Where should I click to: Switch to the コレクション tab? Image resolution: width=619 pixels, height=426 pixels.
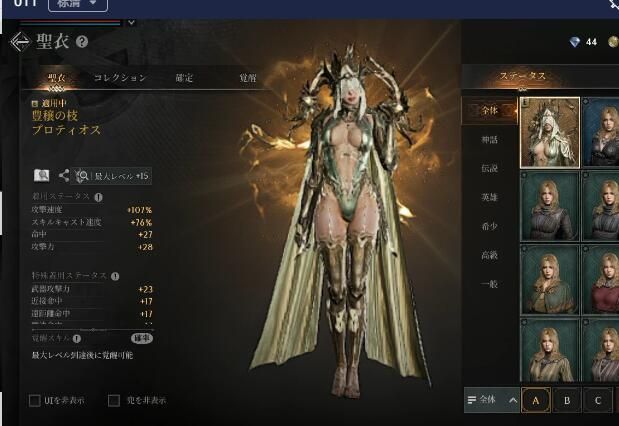[x=120, y=77]
